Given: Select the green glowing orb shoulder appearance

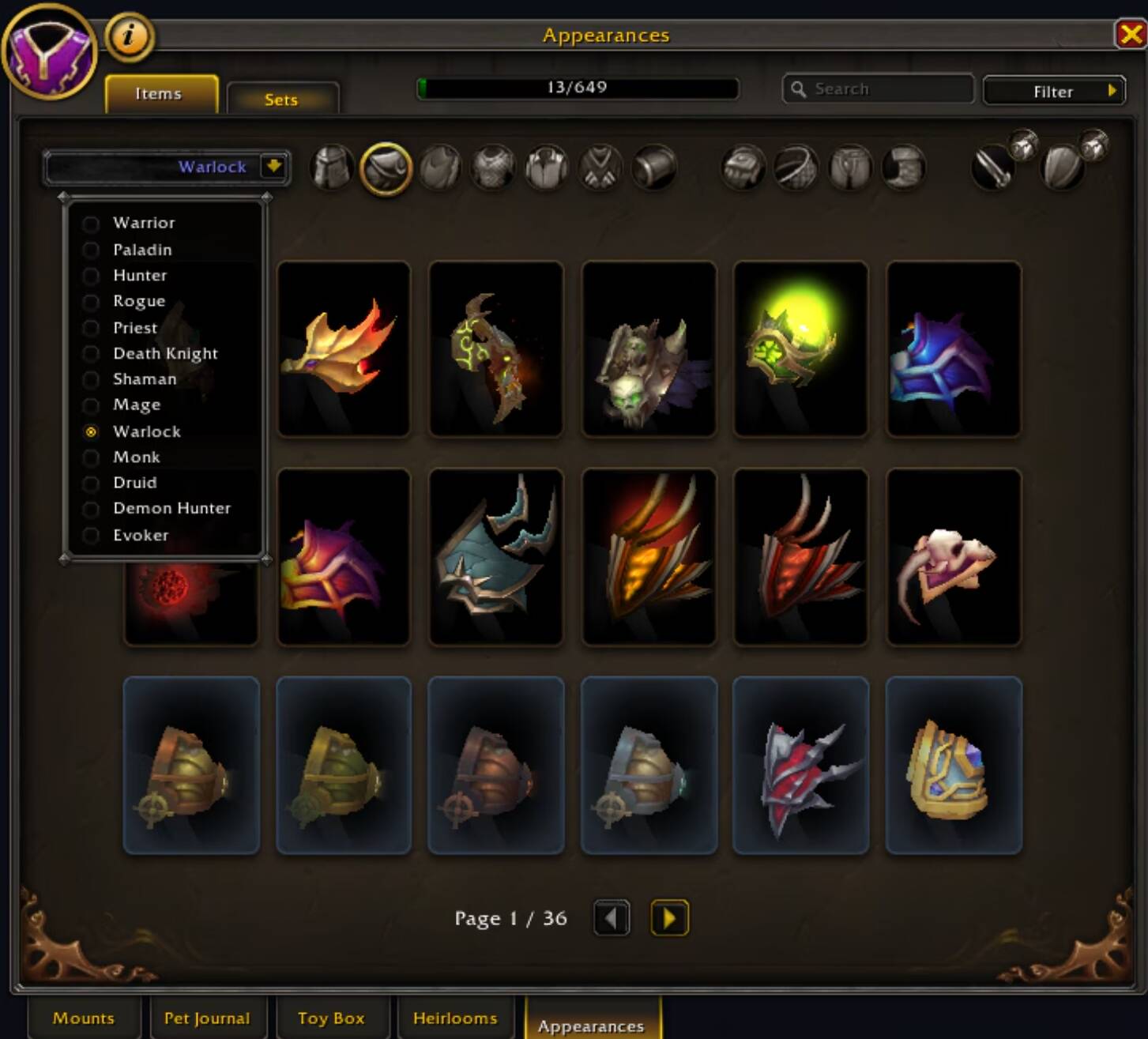Looking at the screenshot, I should pyautogui.click(x=800, y=348).
